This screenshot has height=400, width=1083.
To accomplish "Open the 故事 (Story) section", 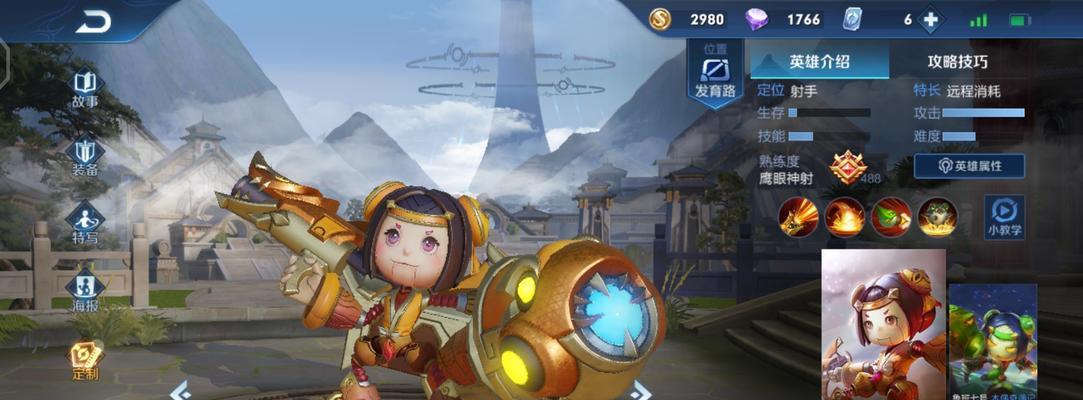I will 85,88.
